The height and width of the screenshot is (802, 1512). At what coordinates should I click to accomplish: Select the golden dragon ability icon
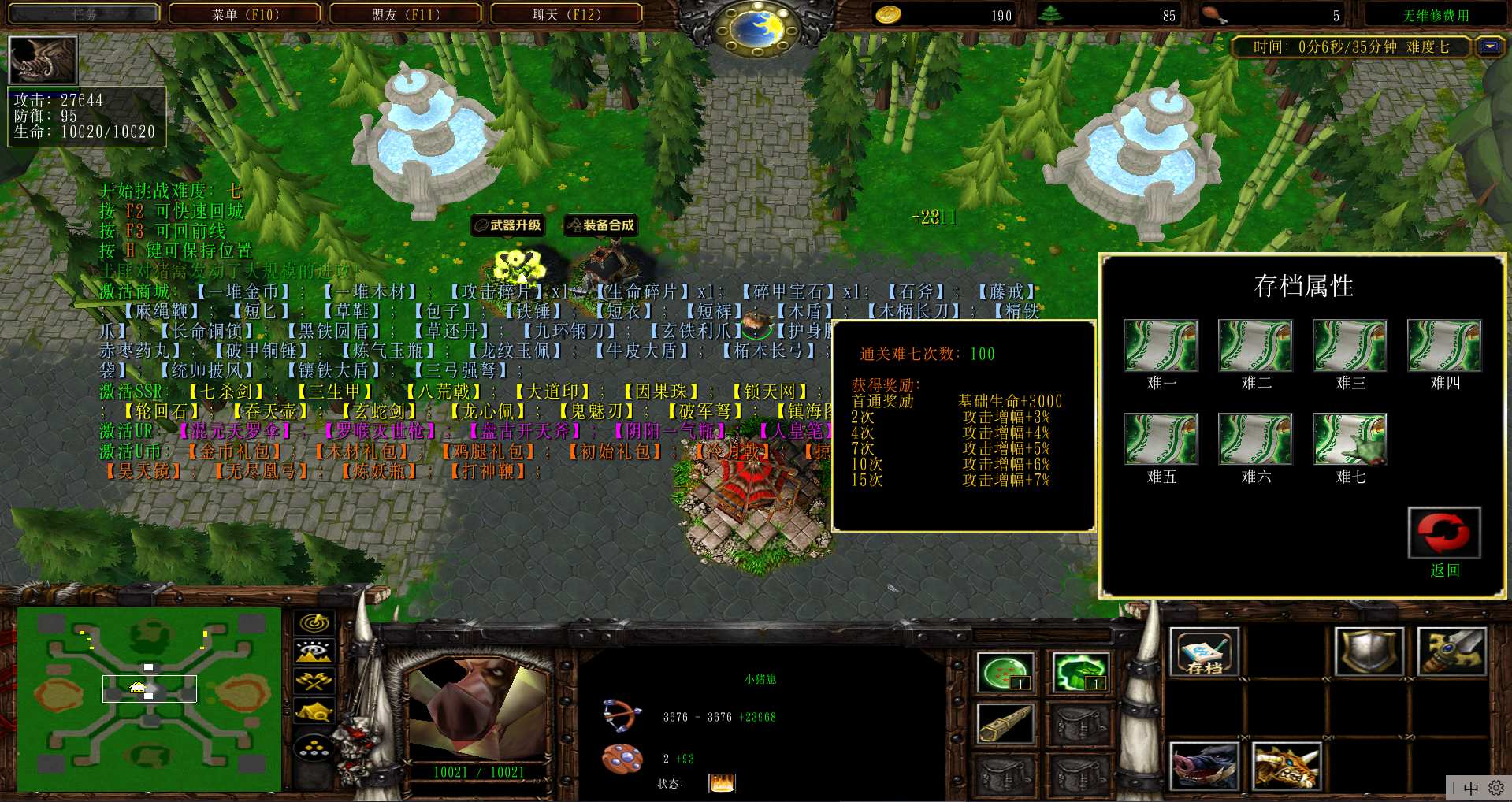1286,766
